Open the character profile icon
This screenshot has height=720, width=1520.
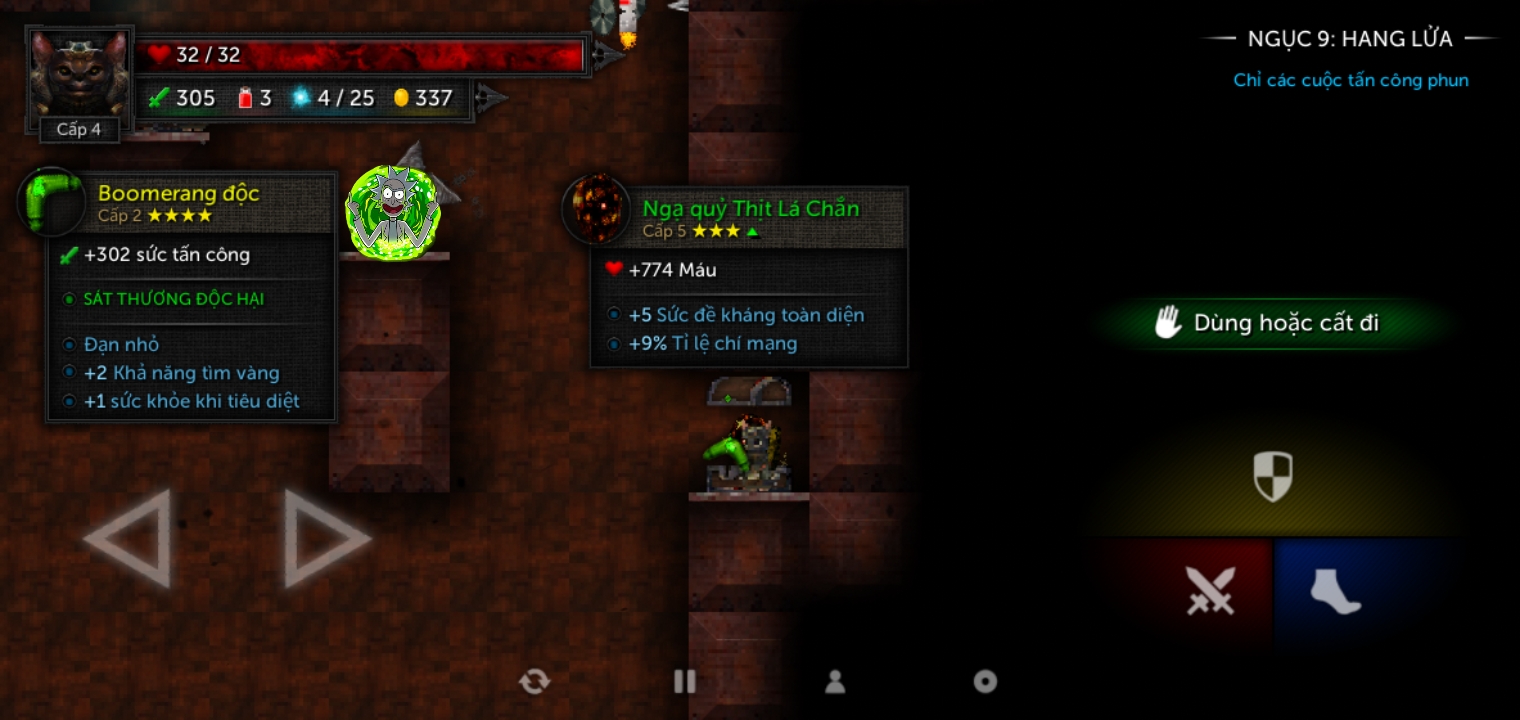835,682
